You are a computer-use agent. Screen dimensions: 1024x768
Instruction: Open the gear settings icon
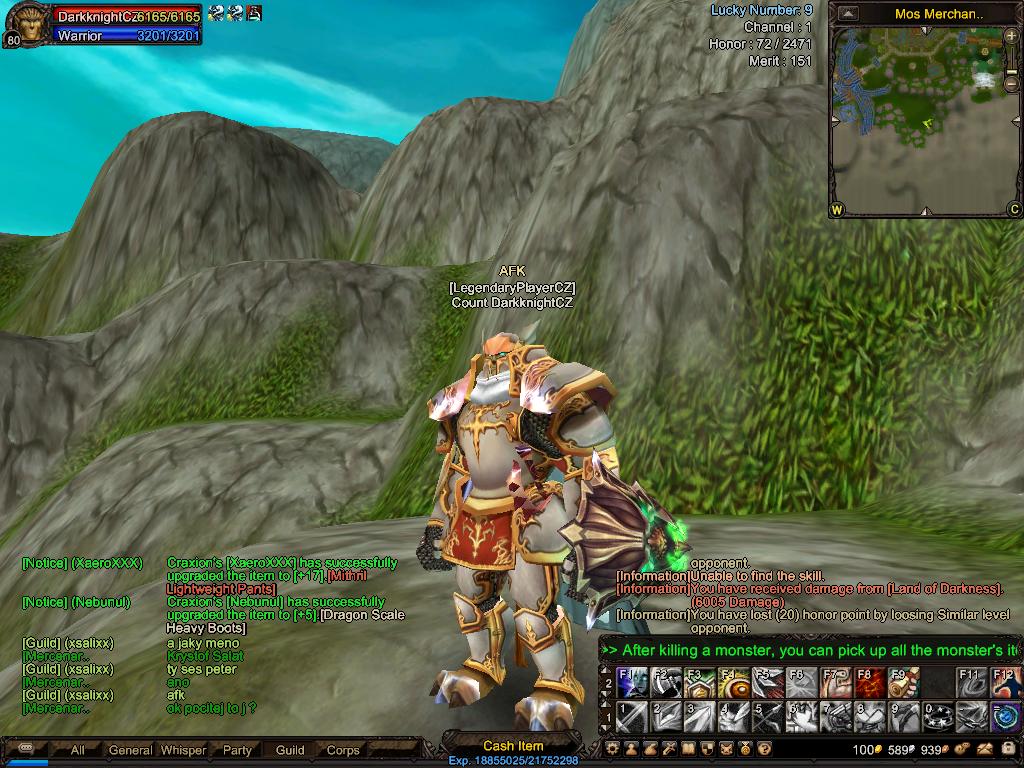[x=613, y=748]
